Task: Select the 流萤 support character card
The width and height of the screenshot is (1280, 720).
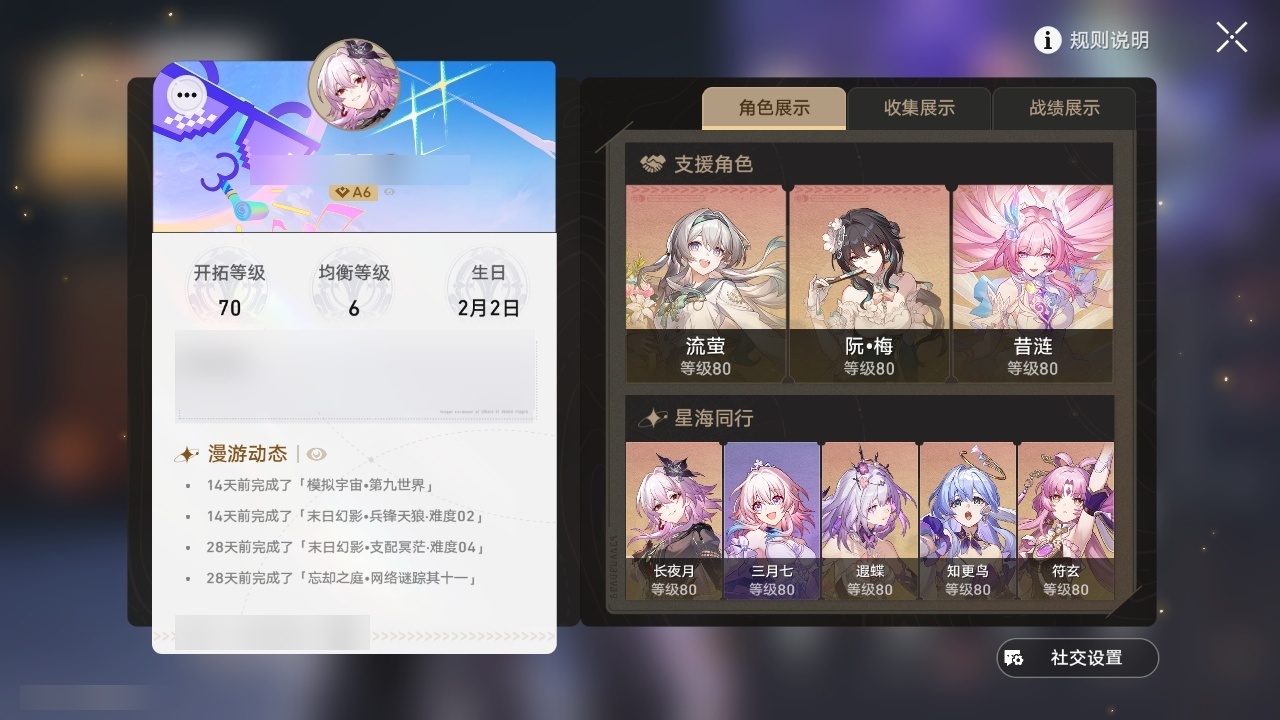Action: pyautogui.click(x=705, y=280)
